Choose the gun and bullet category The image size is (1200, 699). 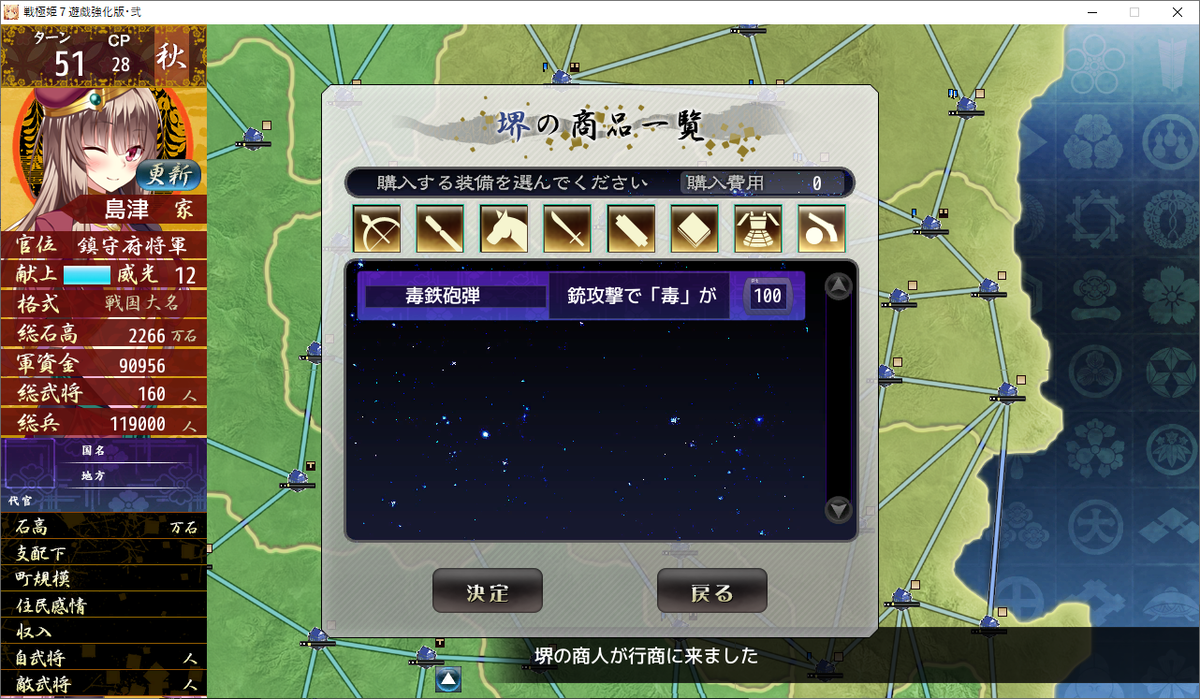pos(822,229)
